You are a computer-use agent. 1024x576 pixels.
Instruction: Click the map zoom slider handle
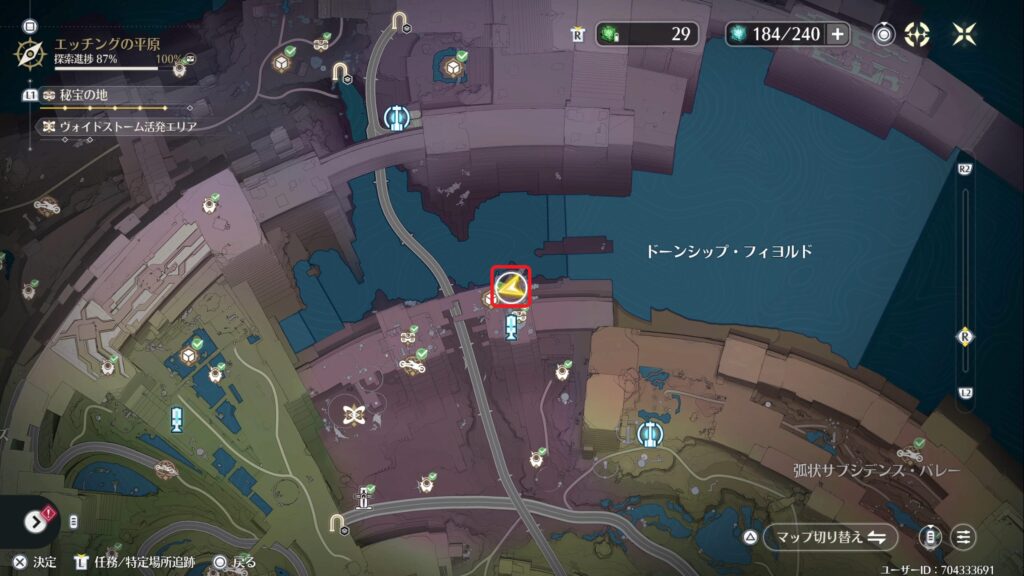965,336
